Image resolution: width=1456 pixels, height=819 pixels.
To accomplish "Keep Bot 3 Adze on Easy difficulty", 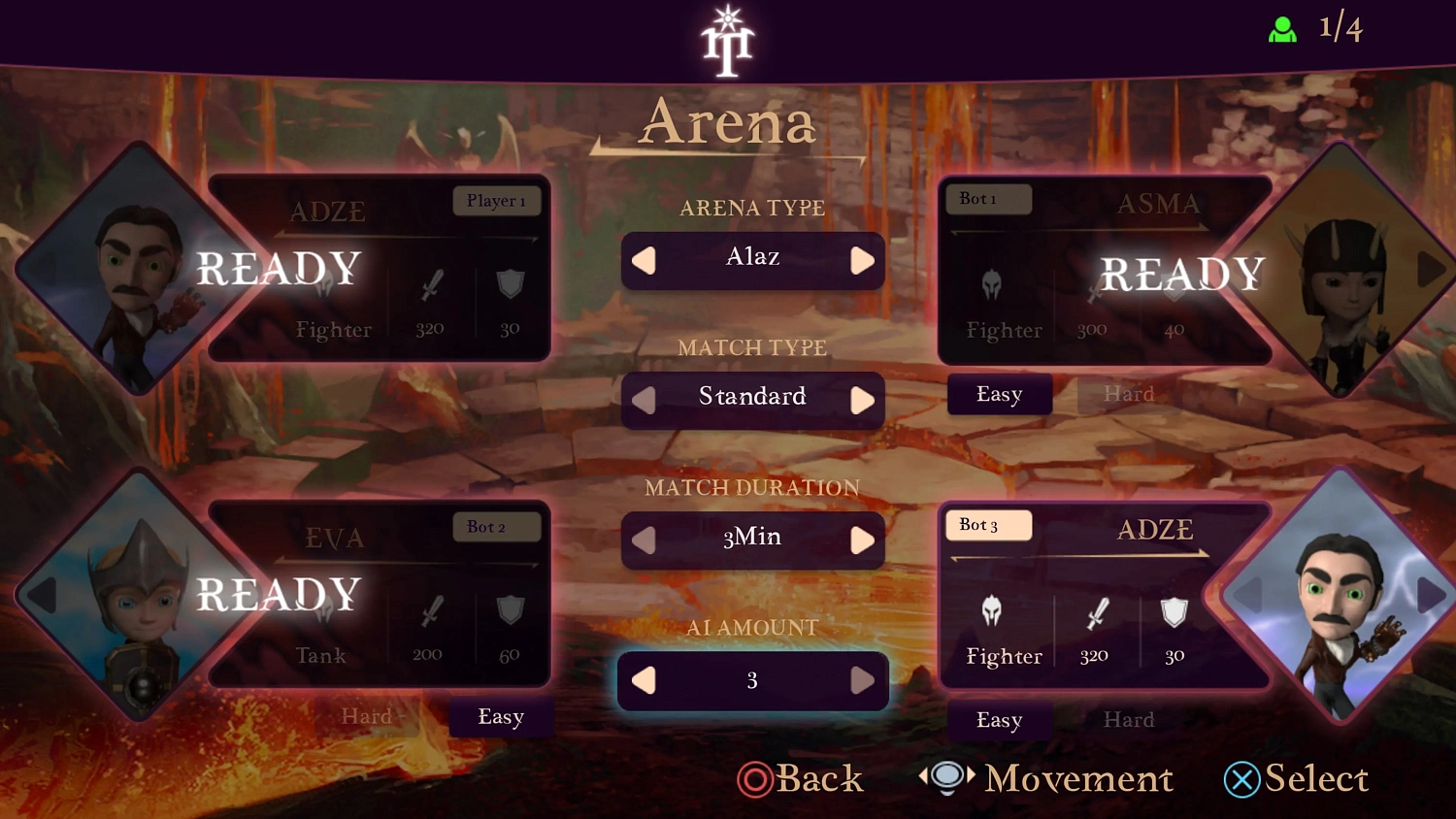I will (x=999, y=720).
